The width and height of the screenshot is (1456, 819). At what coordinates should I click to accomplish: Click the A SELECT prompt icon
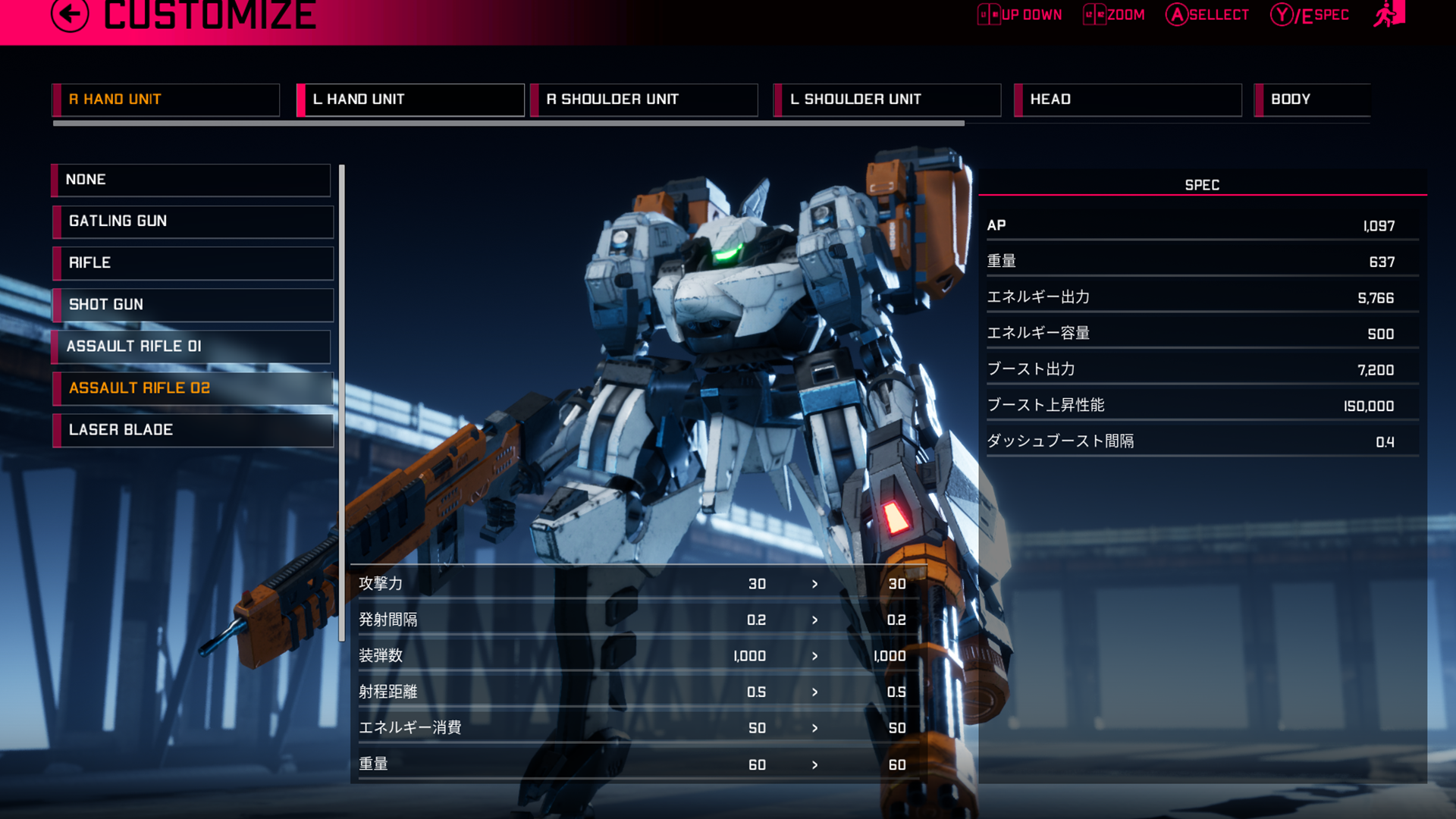[1177, 14]
